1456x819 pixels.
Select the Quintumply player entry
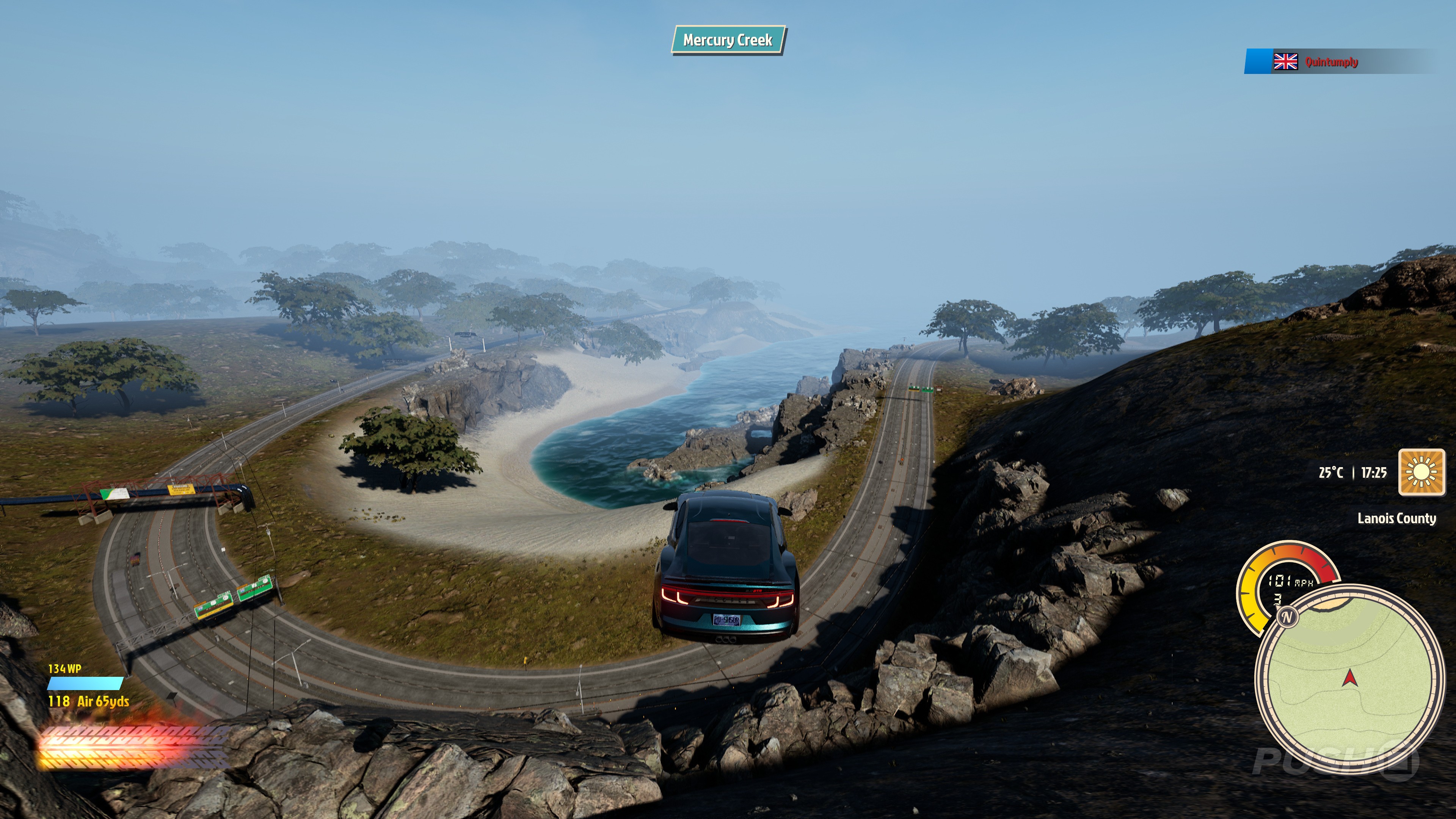click(x=1330, y=61)
